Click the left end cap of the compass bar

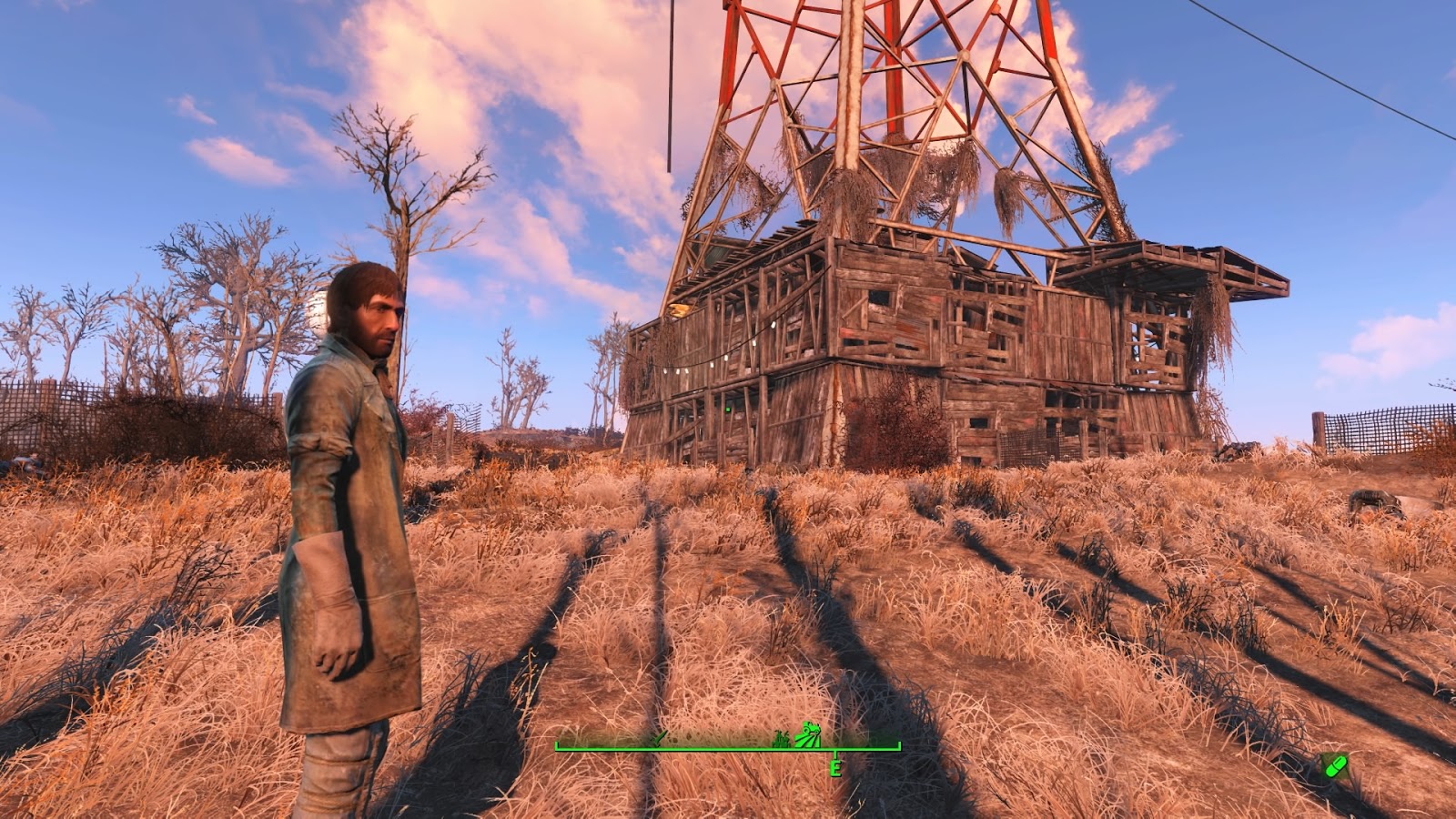tap(557, 746)
